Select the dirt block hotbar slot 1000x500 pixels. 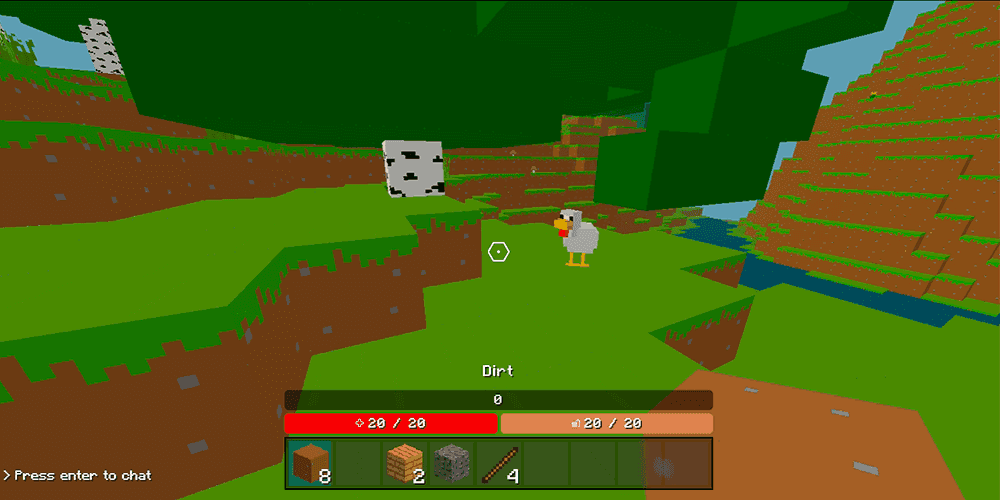tap(310, 463)
